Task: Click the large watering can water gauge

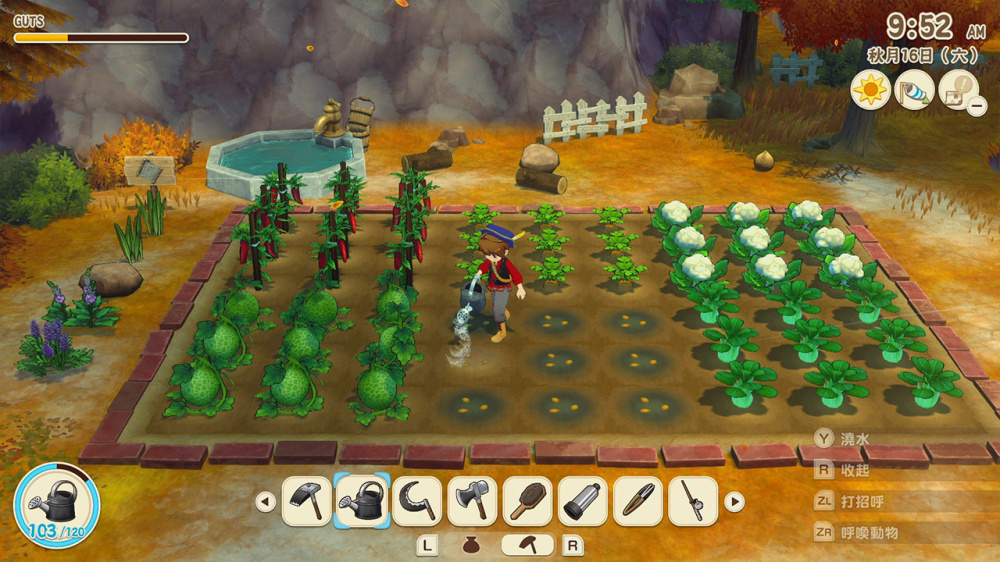Action: pos(57,505)
